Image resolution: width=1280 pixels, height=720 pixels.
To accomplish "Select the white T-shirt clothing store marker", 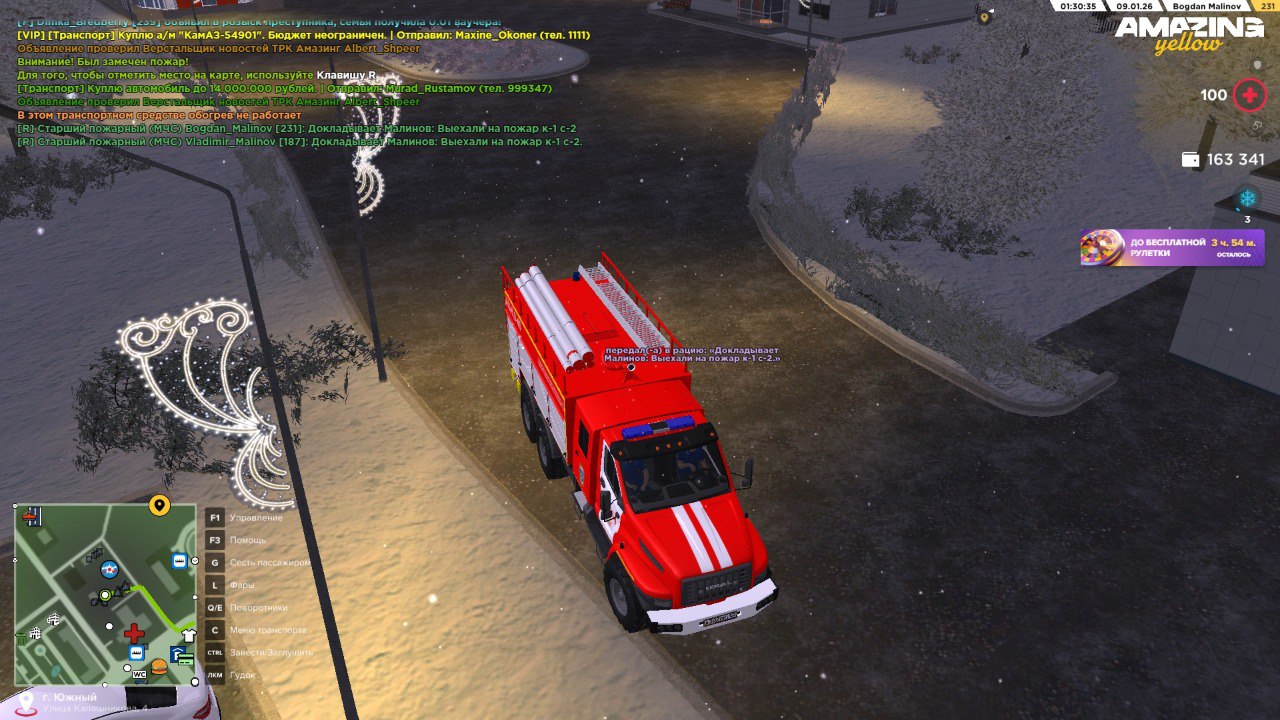I will point(188,634).
